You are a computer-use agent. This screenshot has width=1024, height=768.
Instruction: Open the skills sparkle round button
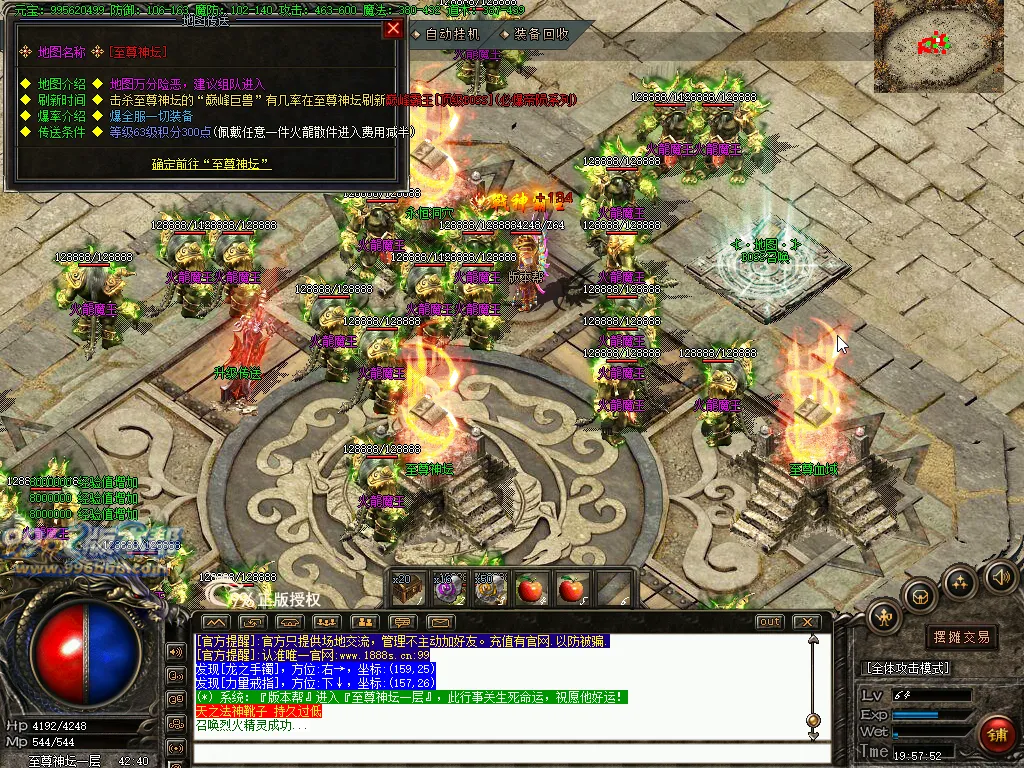pos(959,582)
